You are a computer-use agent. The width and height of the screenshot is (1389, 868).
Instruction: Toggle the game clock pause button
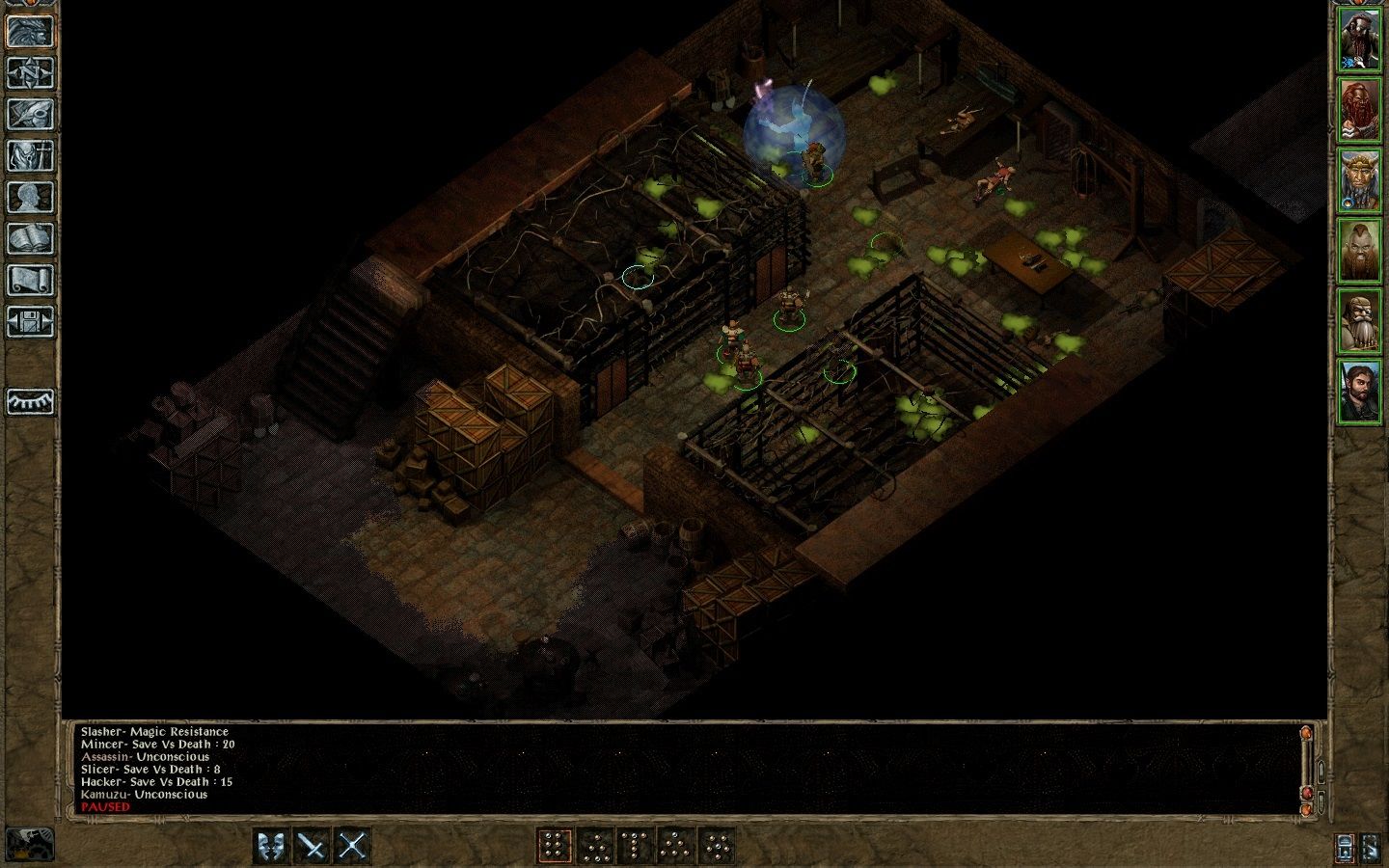point(29,843)
